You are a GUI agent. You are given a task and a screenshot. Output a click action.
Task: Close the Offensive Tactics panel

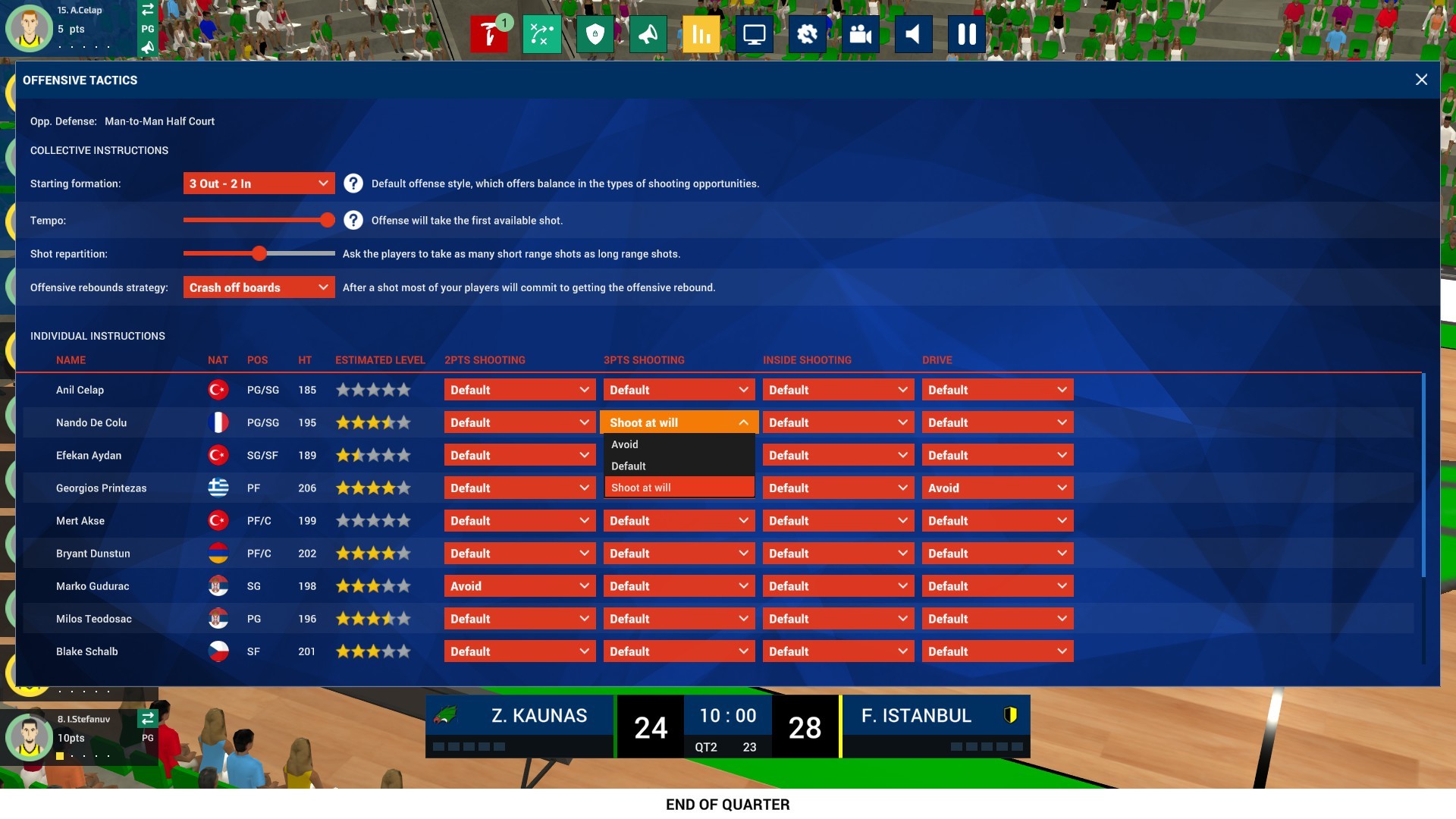tap(1422, 80)
